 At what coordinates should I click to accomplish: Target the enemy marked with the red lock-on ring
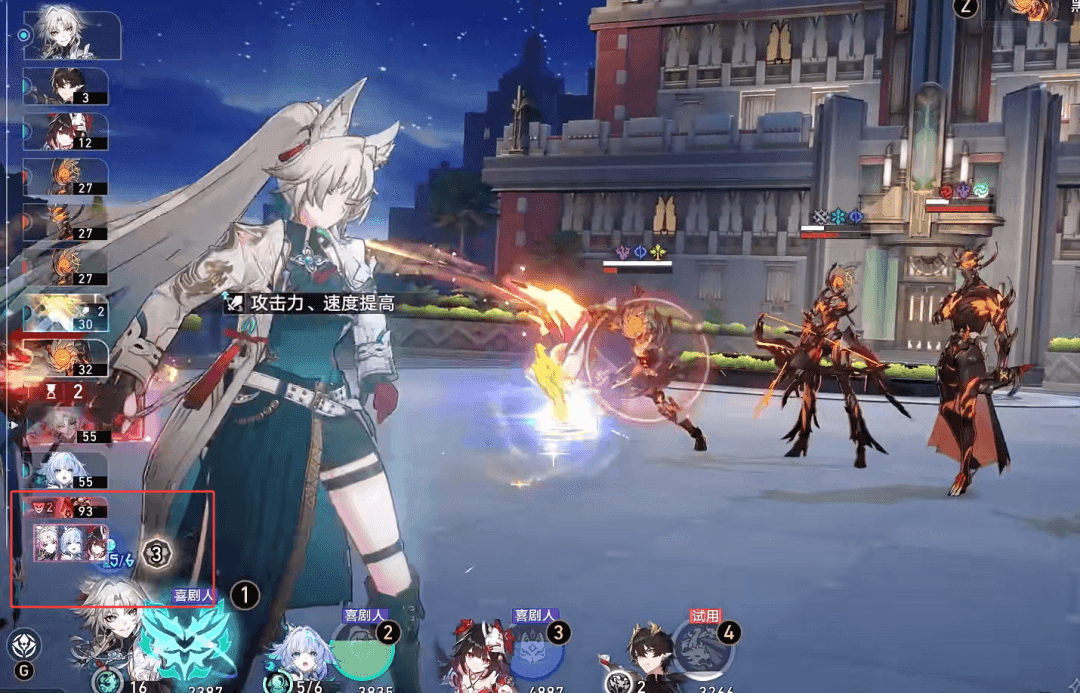tap(646, 358)
